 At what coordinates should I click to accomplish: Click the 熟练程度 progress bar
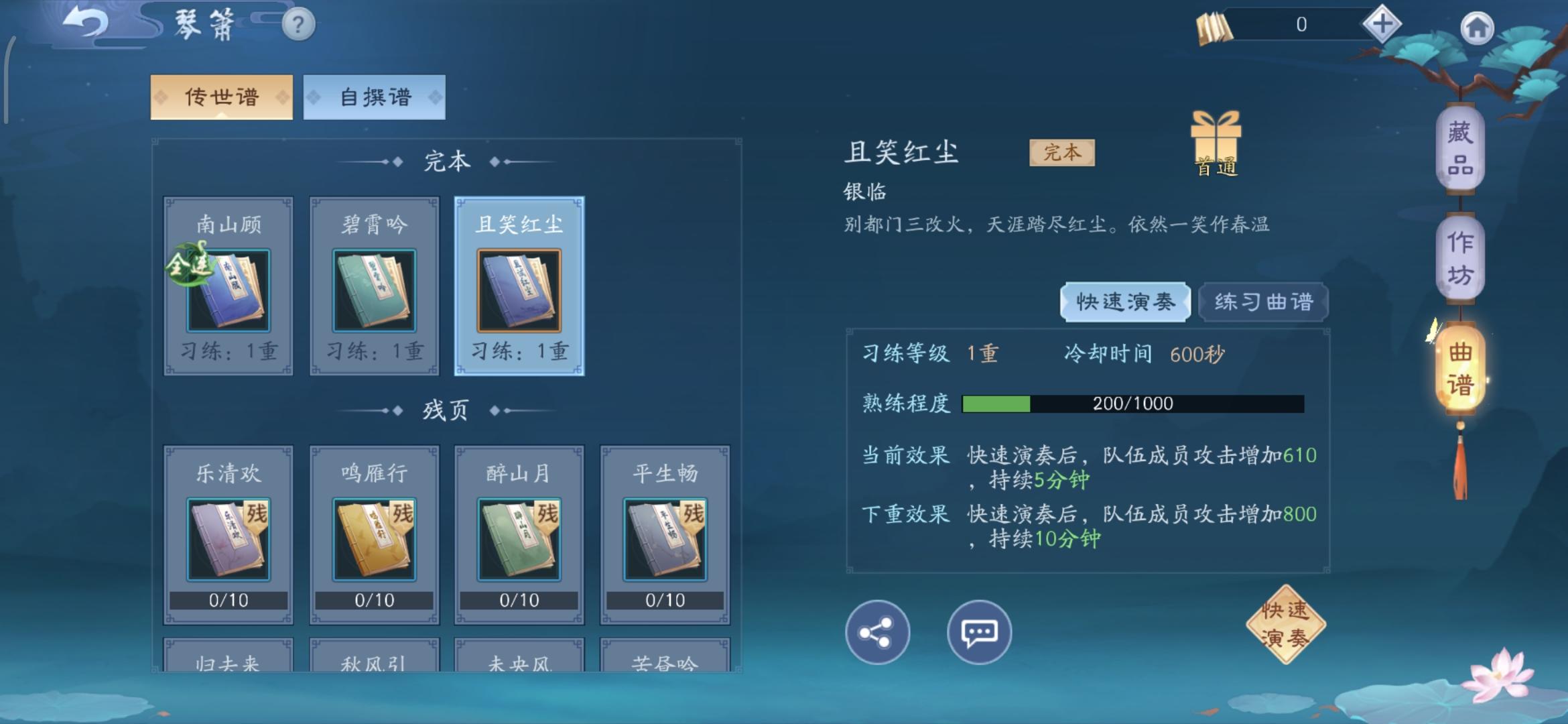coord(1132,403)
